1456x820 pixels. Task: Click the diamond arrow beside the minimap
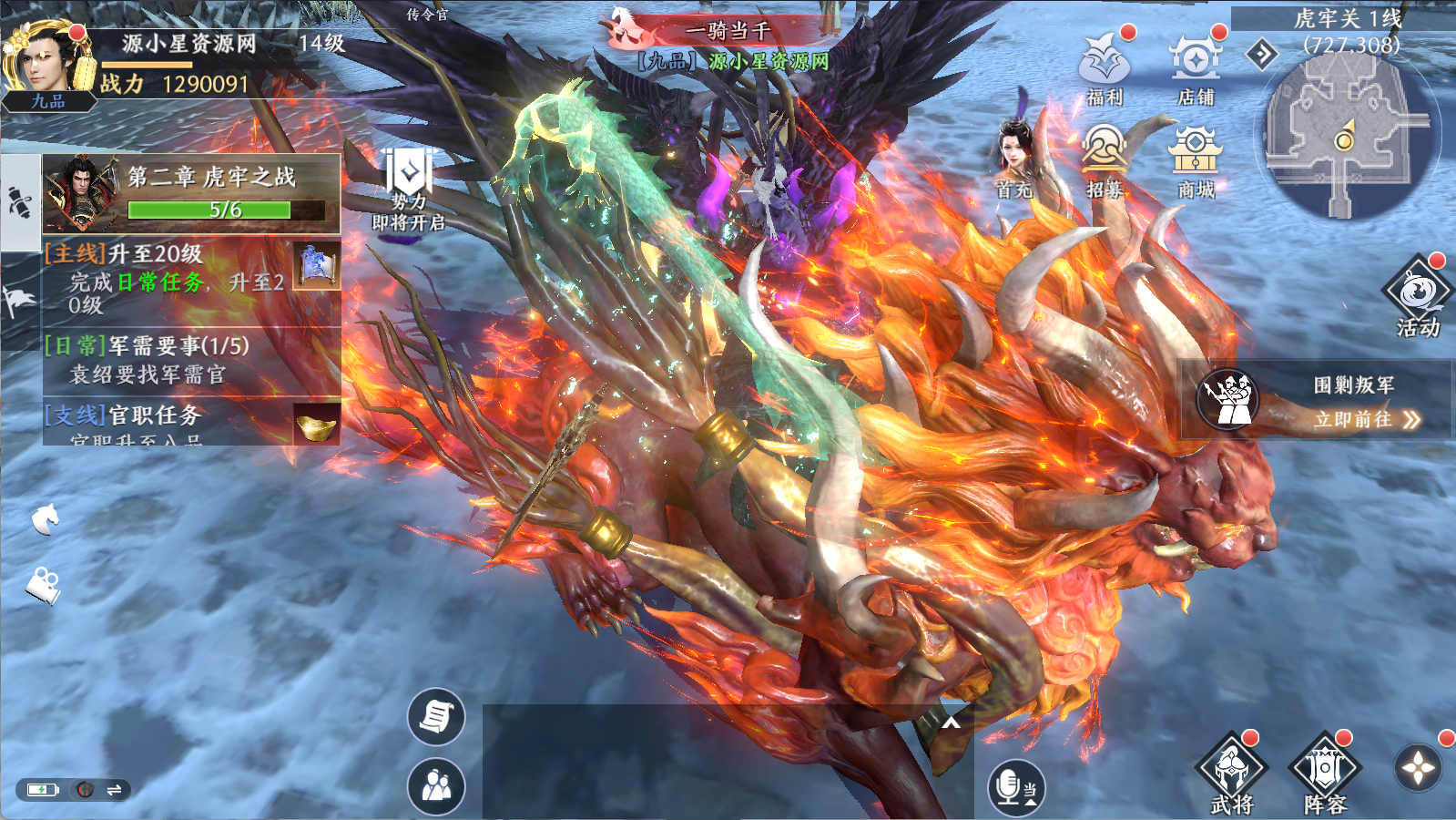[1262, 55]
